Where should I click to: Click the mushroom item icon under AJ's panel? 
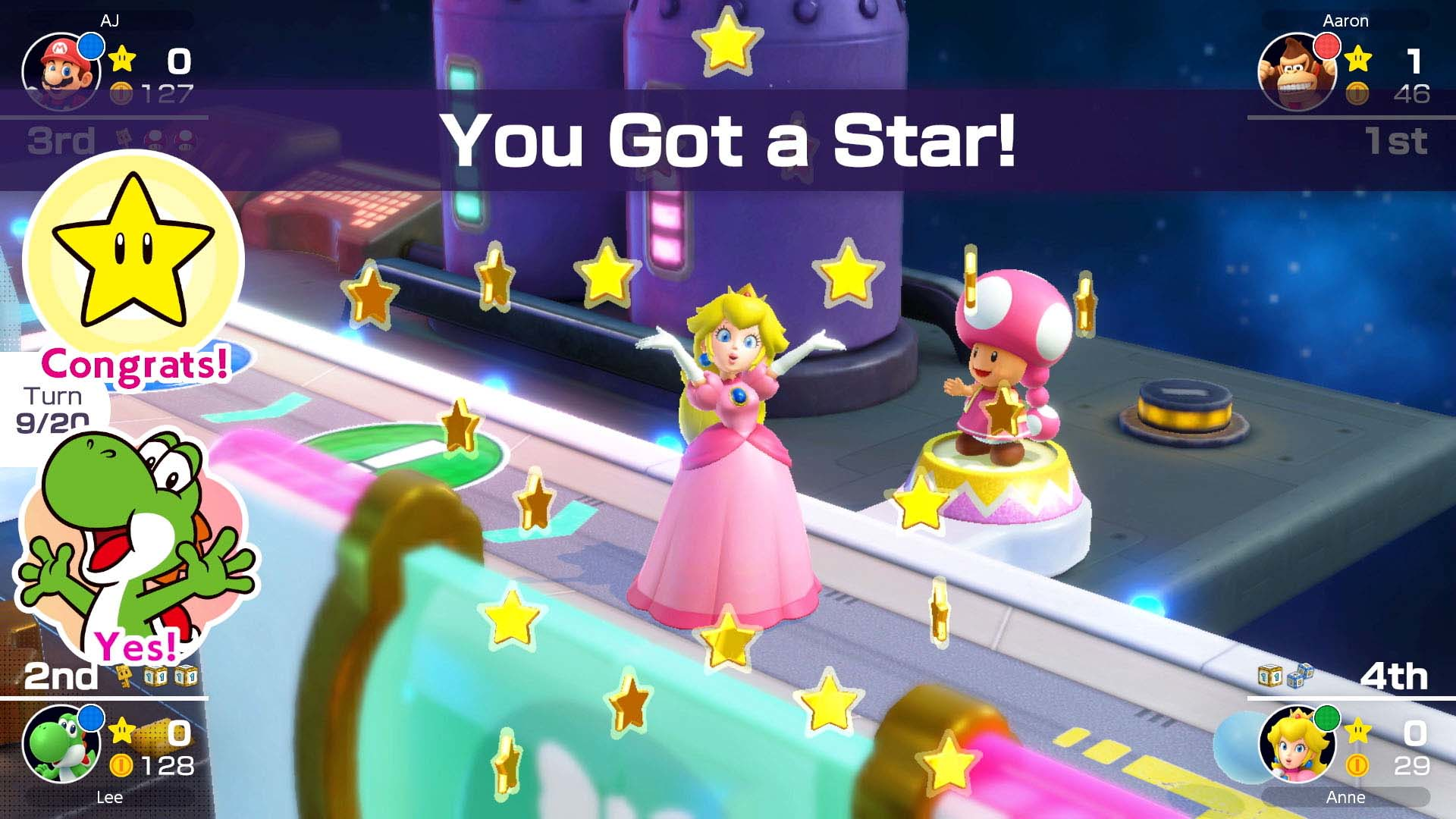(x=153, y=137)
